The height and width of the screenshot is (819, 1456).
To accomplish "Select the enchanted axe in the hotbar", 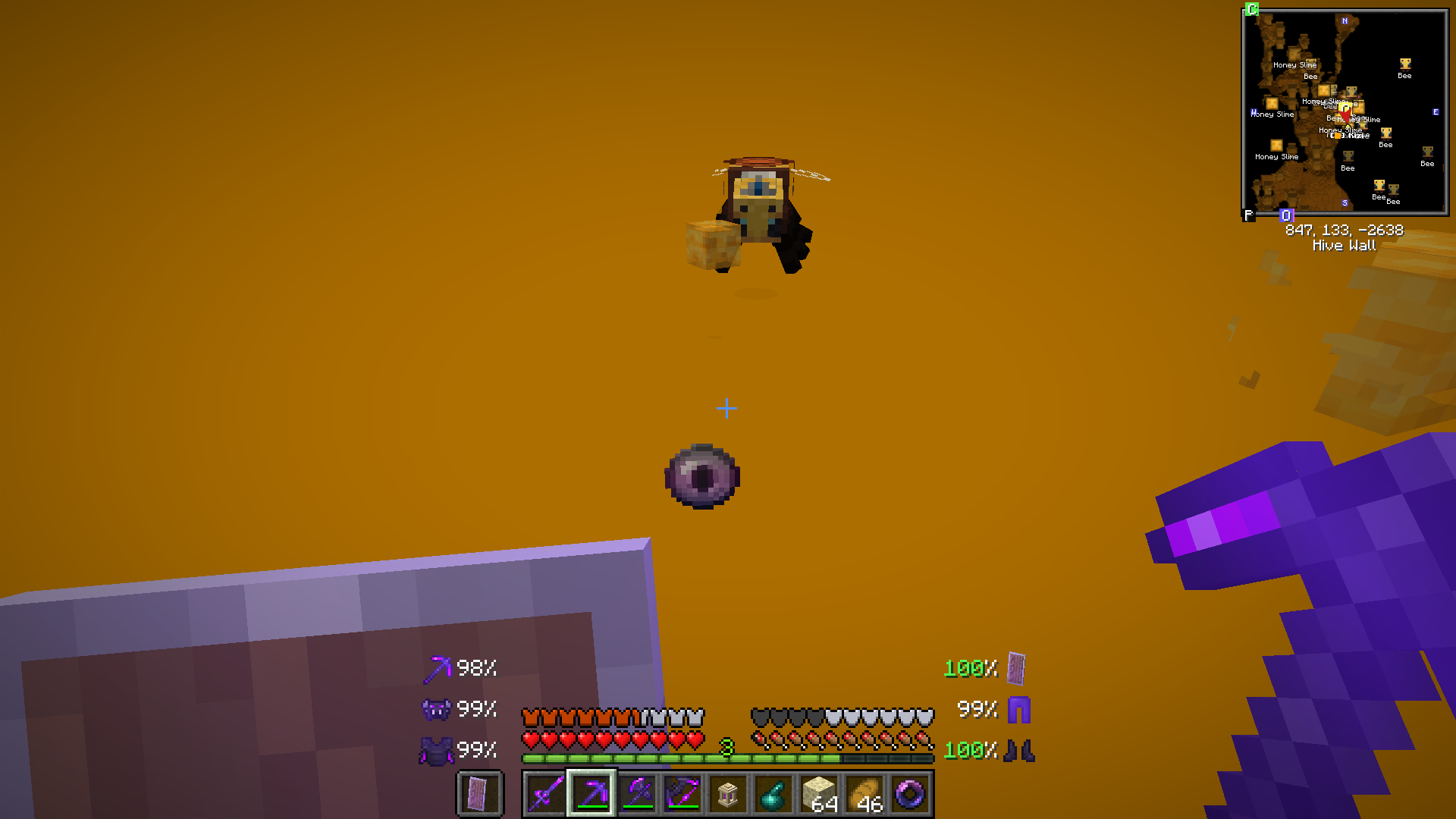I will 637,793.
